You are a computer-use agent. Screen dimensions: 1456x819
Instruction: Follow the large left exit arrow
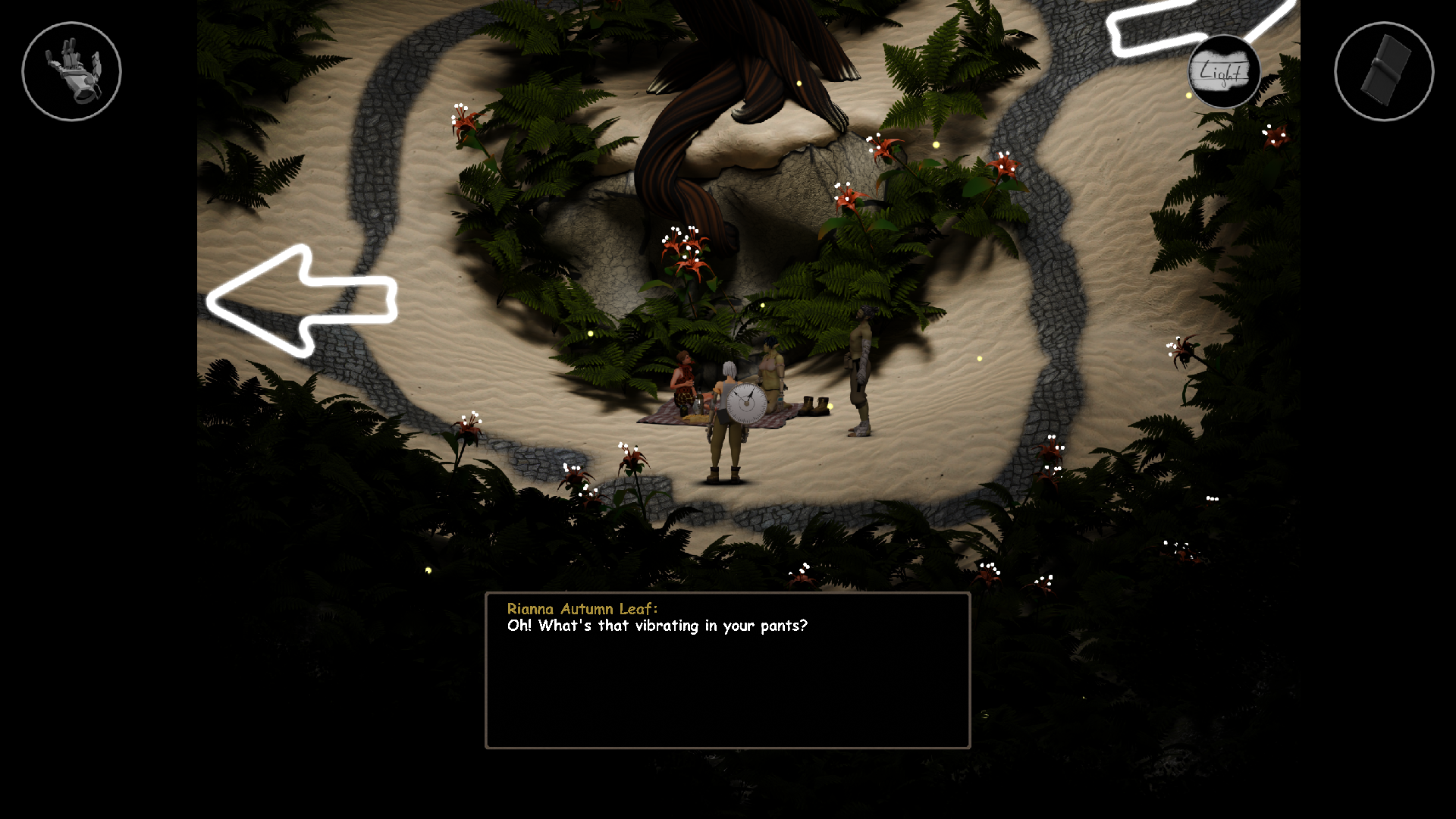coord(302,301)
